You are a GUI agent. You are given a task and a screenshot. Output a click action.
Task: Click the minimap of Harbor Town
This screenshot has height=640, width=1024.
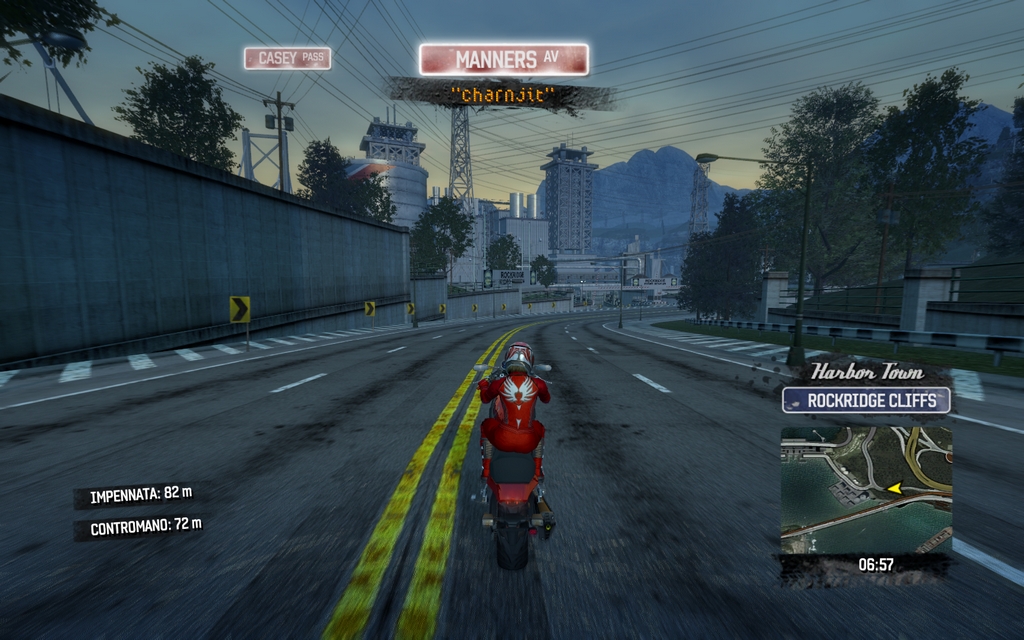point(865,490)
